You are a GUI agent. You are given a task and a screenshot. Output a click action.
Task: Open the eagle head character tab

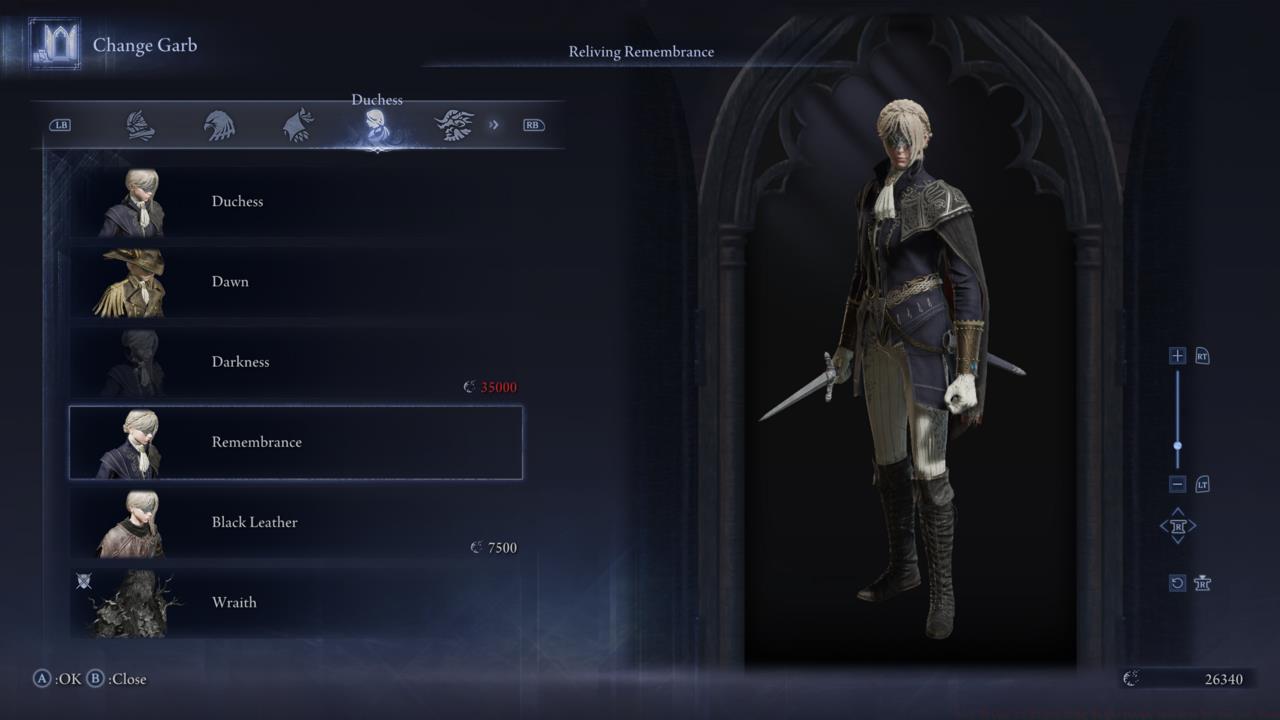tap(219, 125)
